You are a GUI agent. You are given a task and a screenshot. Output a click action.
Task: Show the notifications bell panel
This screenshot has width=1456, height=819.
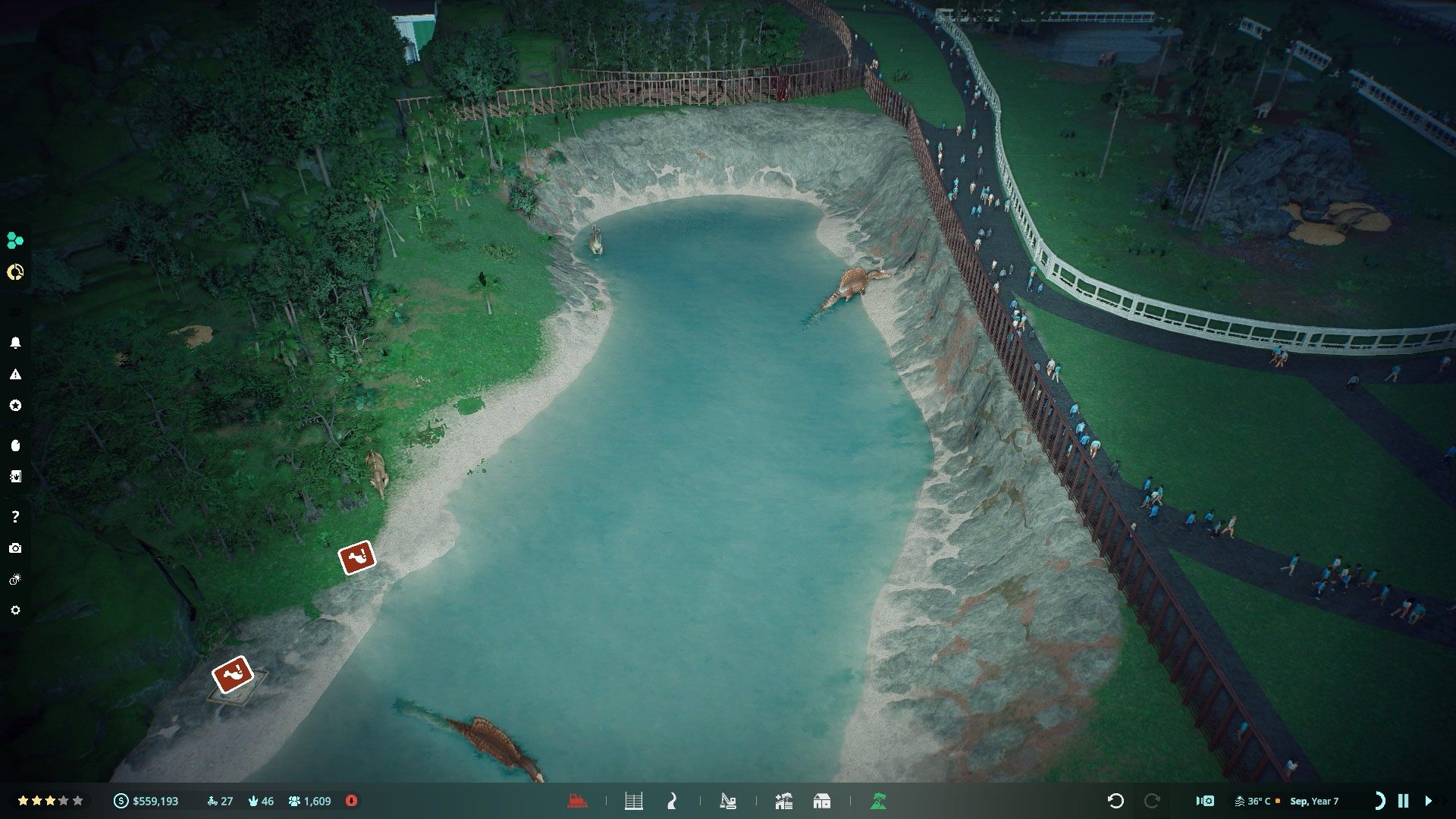coord(15,343)
